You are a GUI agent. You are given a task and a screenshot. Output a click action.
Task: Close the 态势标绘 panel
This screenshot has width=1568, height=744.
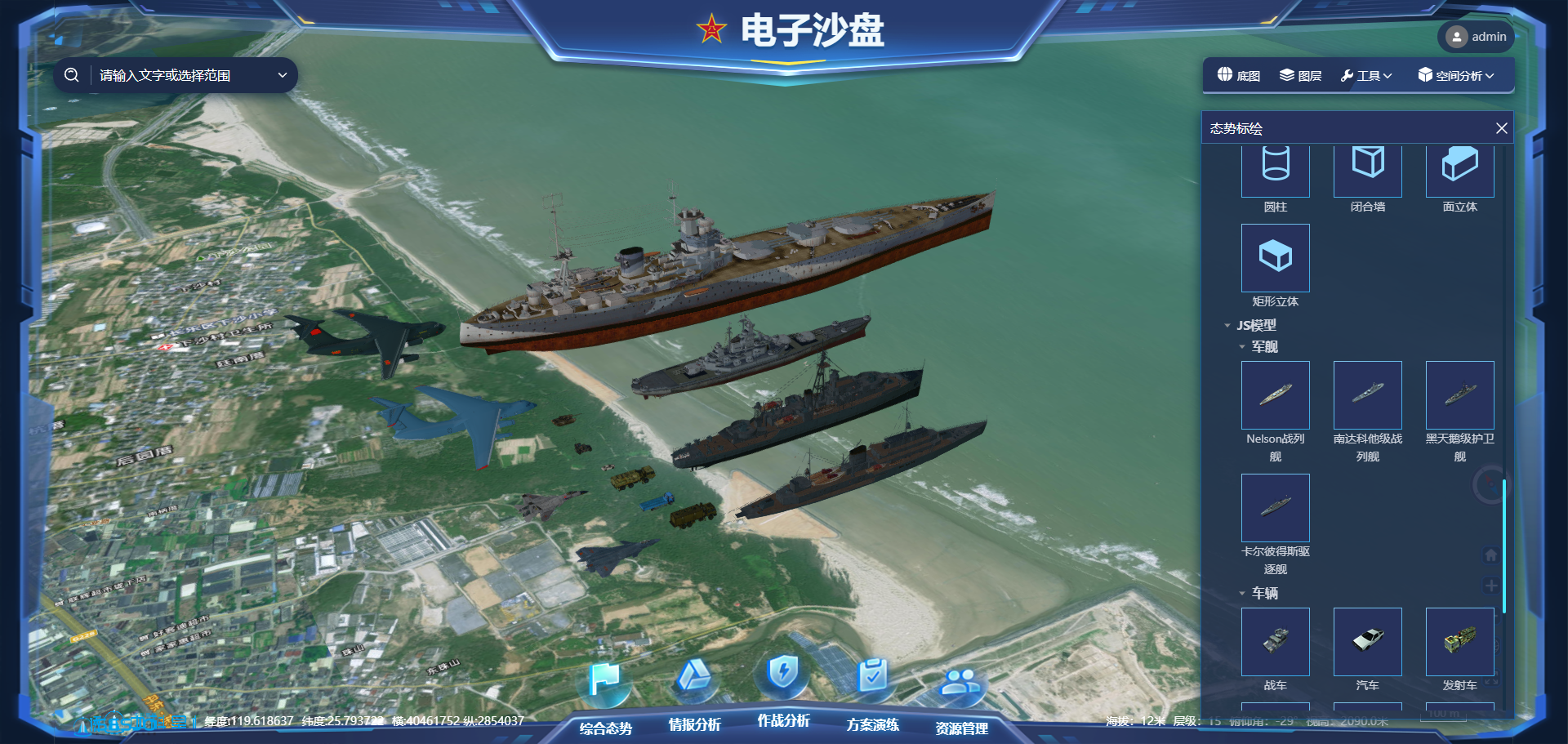(1501, 128)
